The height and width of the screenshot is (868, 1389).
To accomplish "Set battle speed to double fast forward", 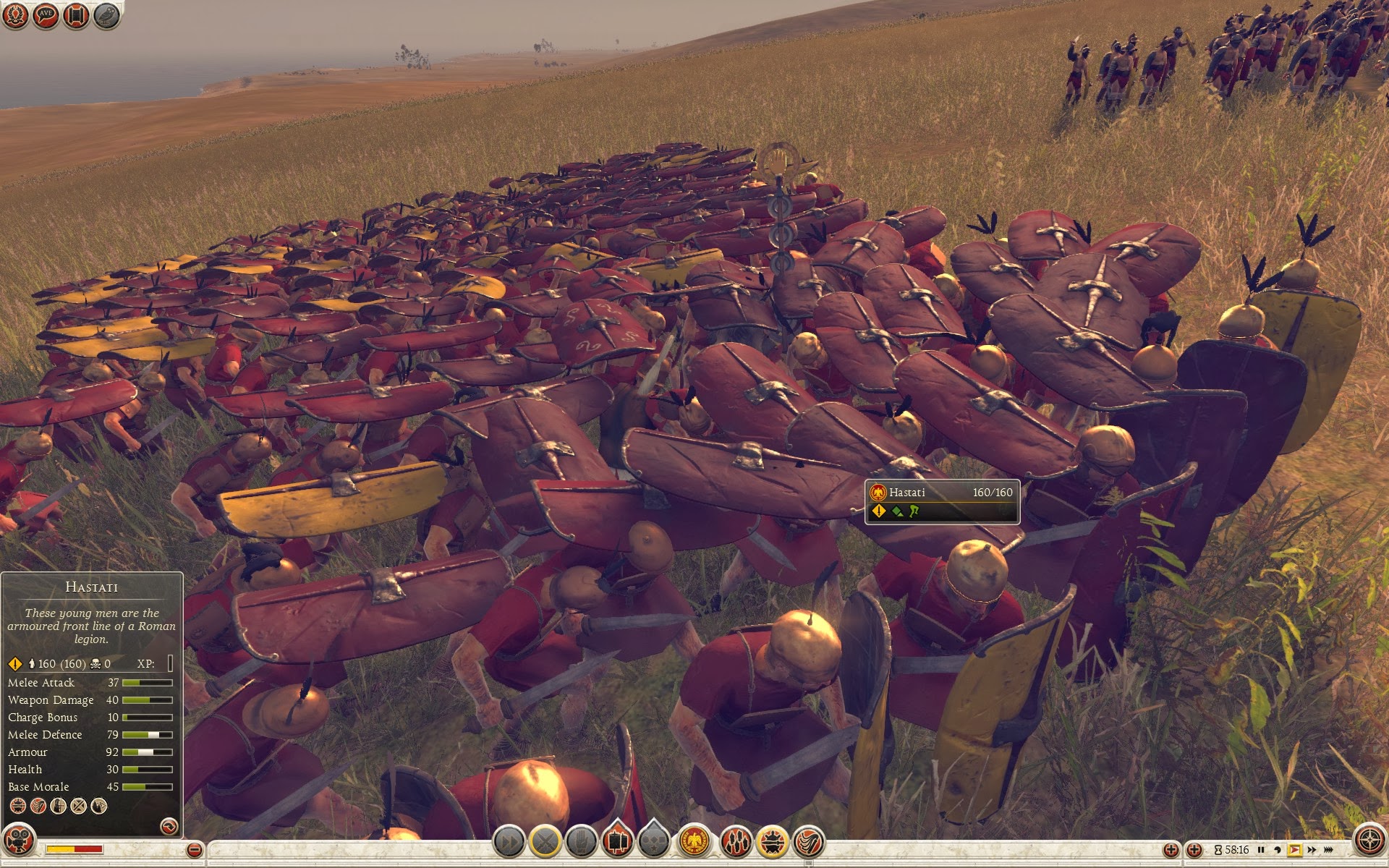I will tap(1312, 850).
